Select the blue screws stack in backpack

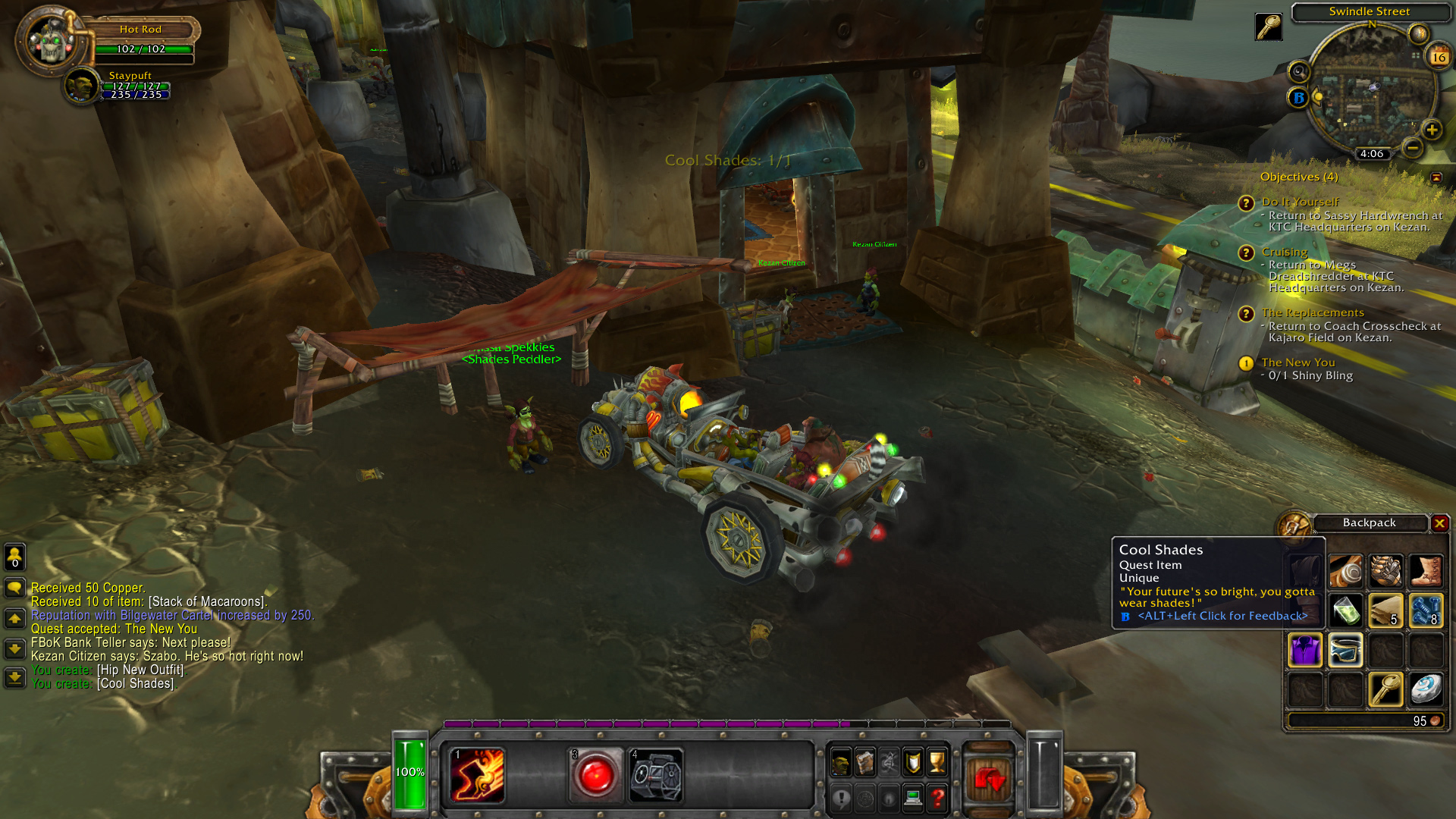click(1426, 610)
